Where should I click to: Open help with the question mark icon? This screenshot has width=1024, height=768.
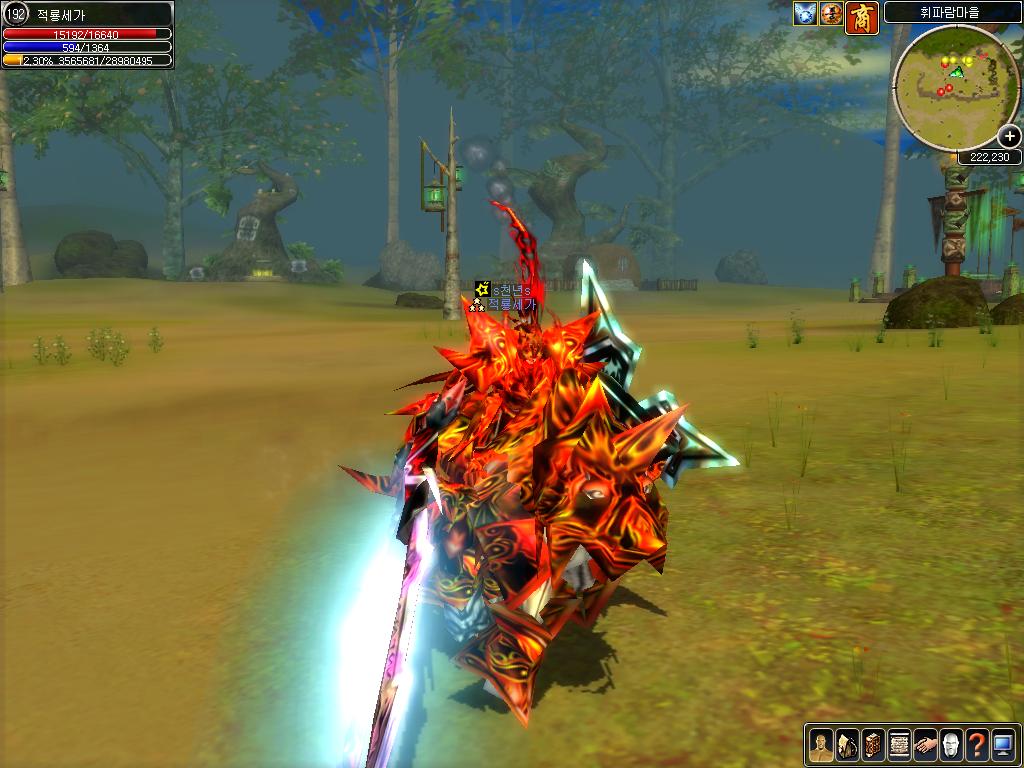click(x=977, y=745)
